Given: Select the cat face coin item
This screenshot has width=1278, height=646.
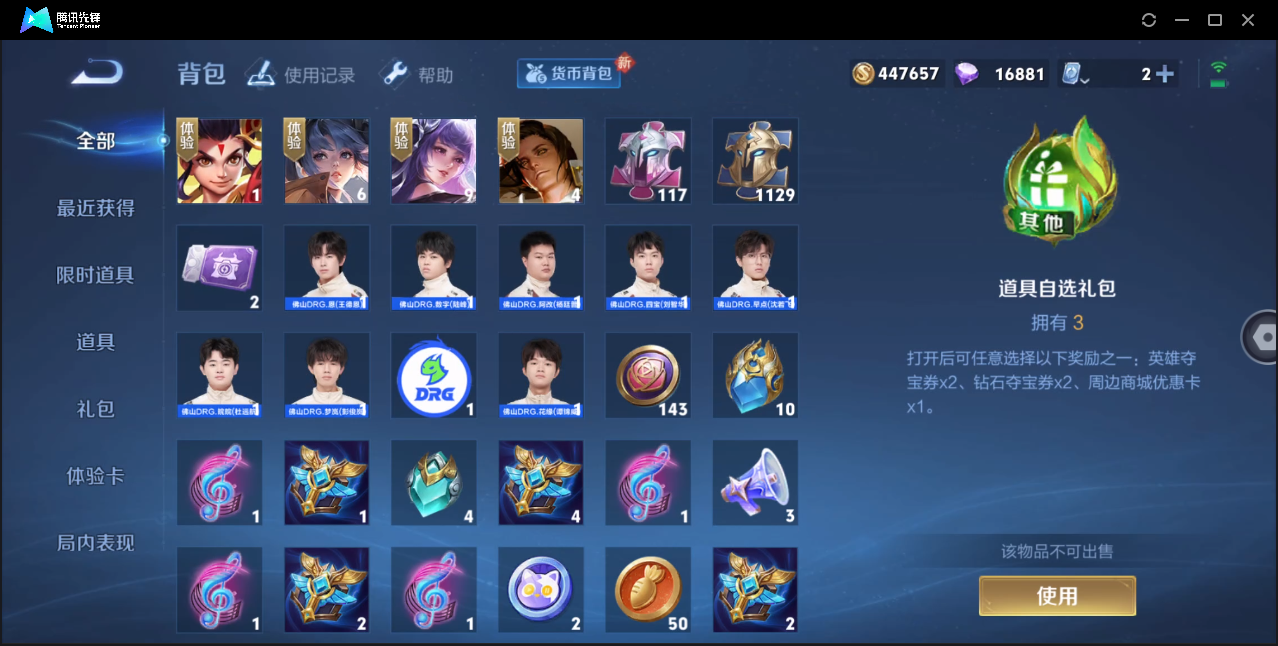Looking at the screenshot, I should pyautogui.click(x=541, y=590).
